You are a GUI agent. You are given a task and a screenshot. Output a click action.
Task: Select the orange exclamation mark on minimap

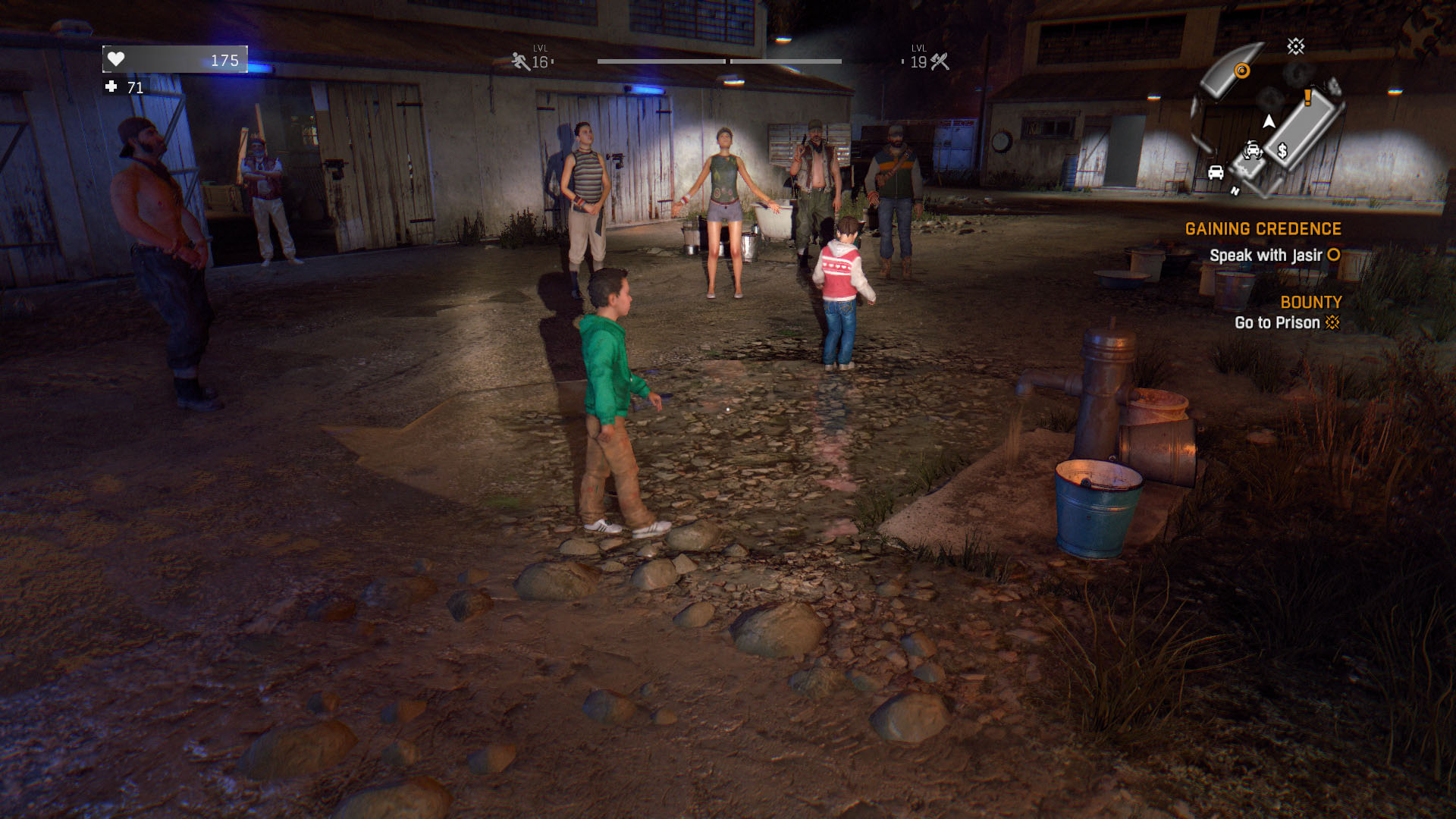click(1307, 97)
